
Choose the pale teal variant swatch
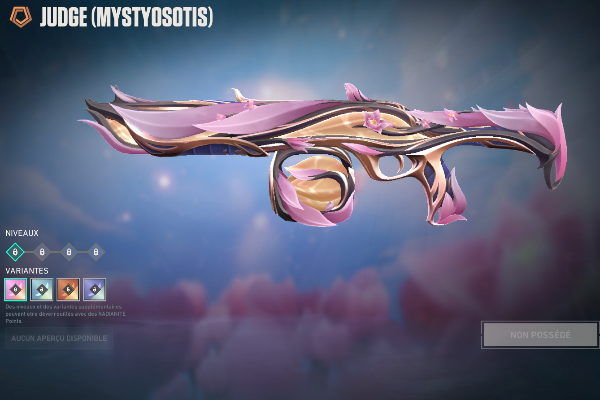(x=42, y=289)
